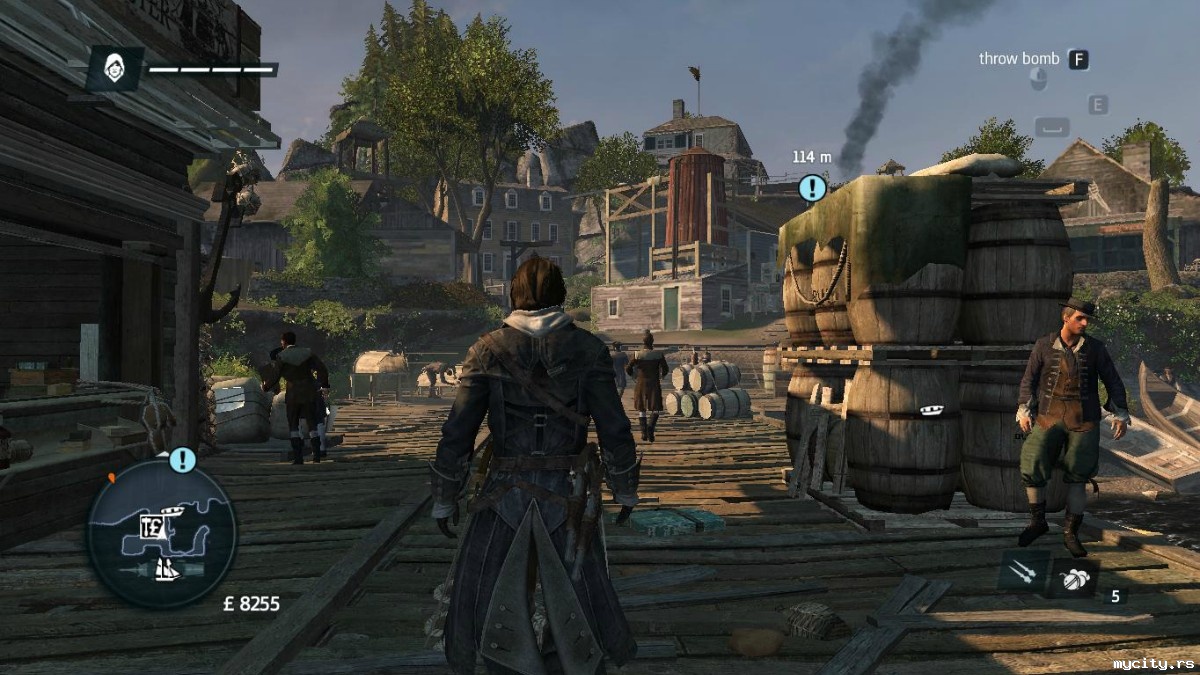Image resolution: width=1200 pixels, height=675 pixels.
Task: Select the smoke bomb slot
Action: point(1075,578)
